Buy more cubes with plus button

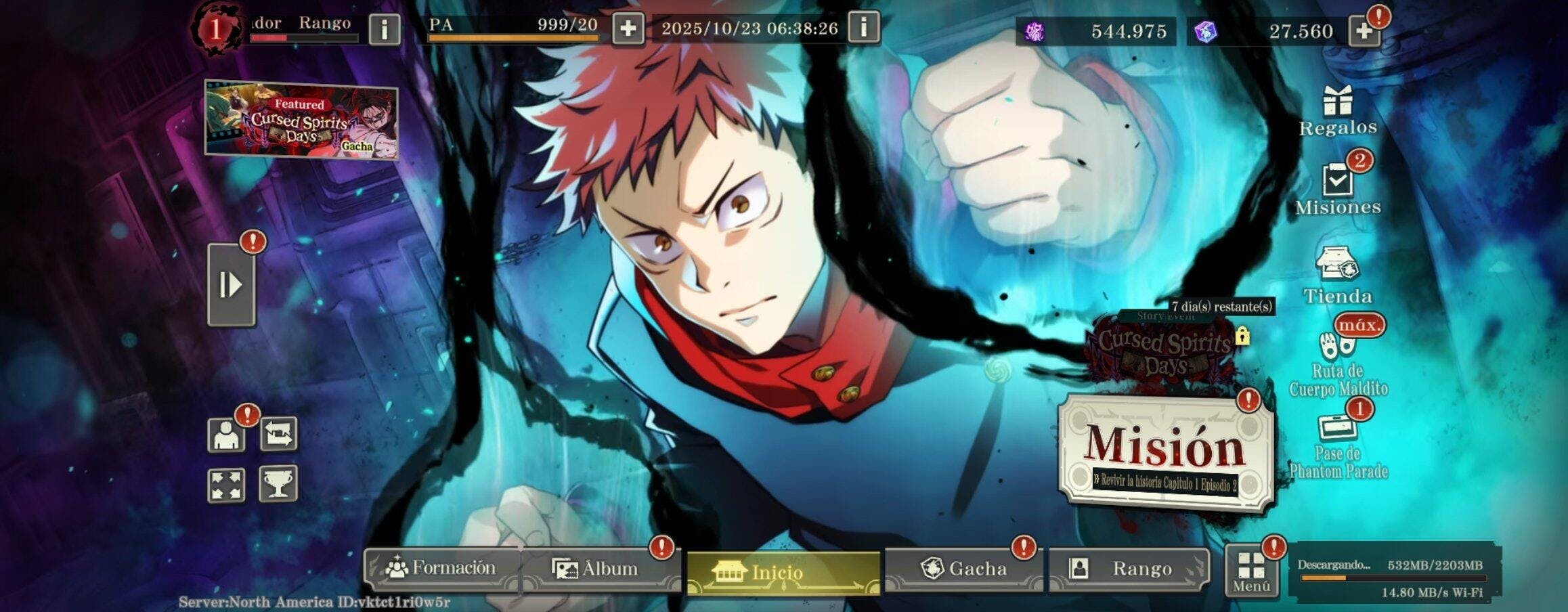pos(1364,31)
